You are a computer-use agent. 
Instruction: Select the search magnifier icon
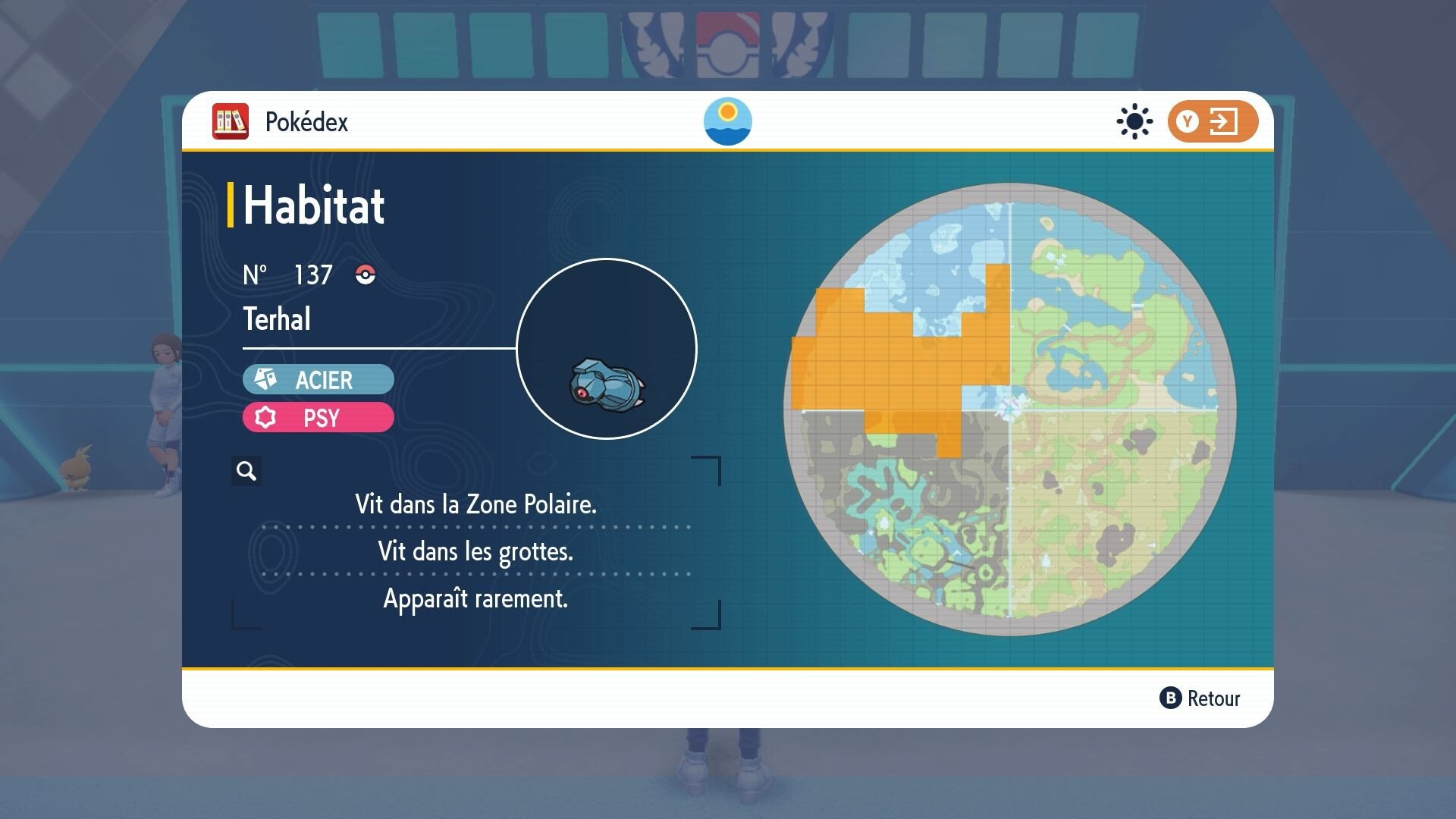245,471
